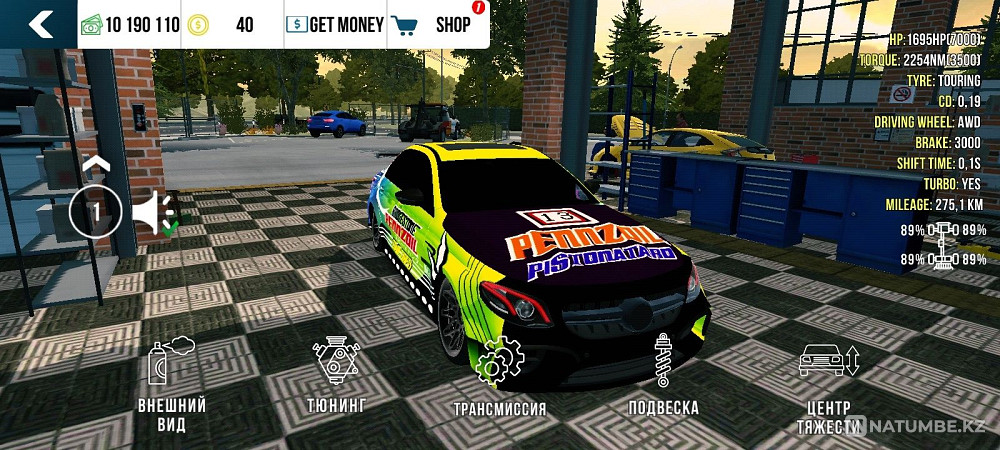The height and width of the screenshot is (450, 1000).
Task: Open Внешний вид appearance menu
Action: pos(172,385)
